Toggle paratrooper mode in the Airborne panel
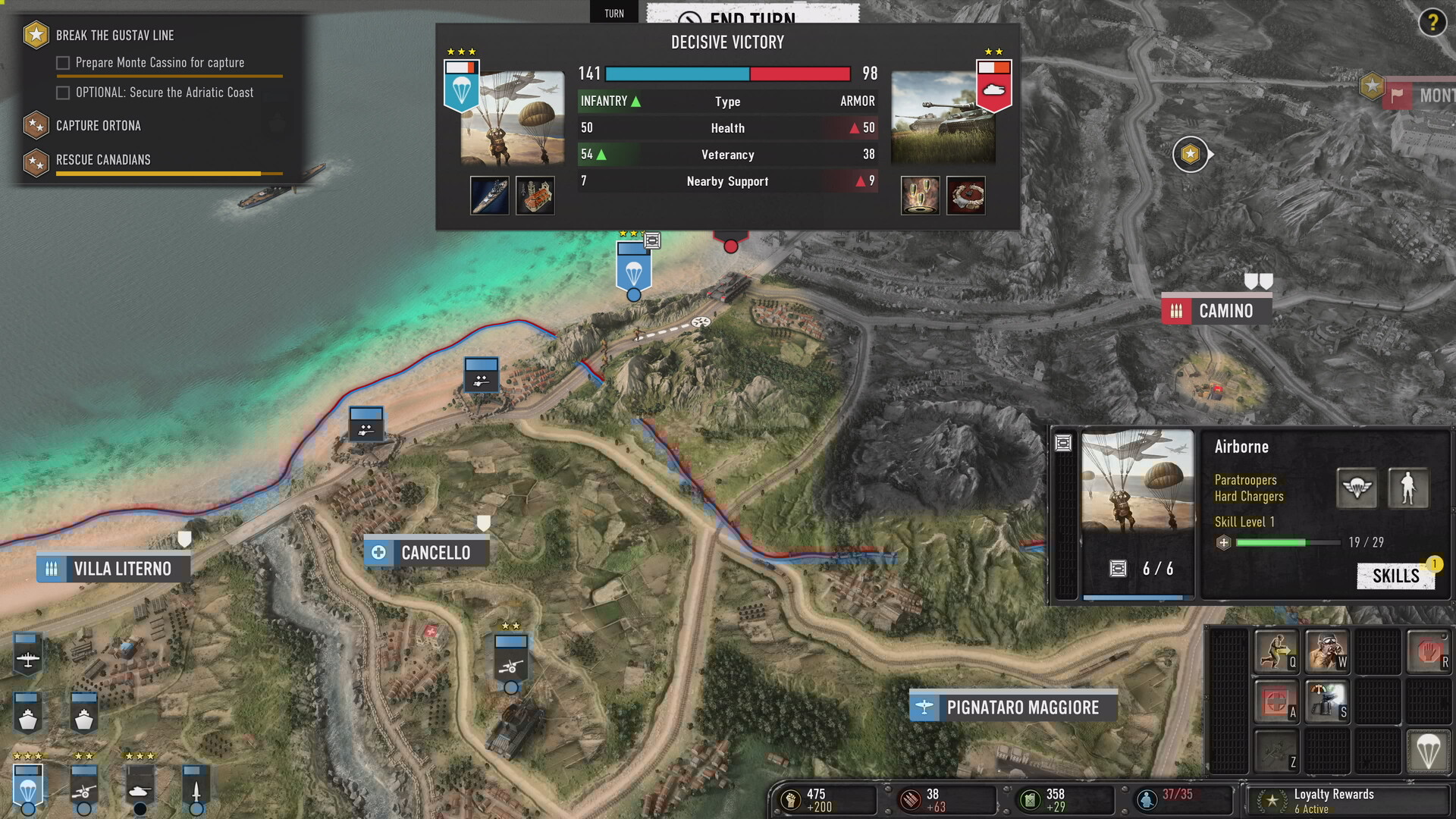This screenshot has height=819, width=1456. click(1357, 488)
